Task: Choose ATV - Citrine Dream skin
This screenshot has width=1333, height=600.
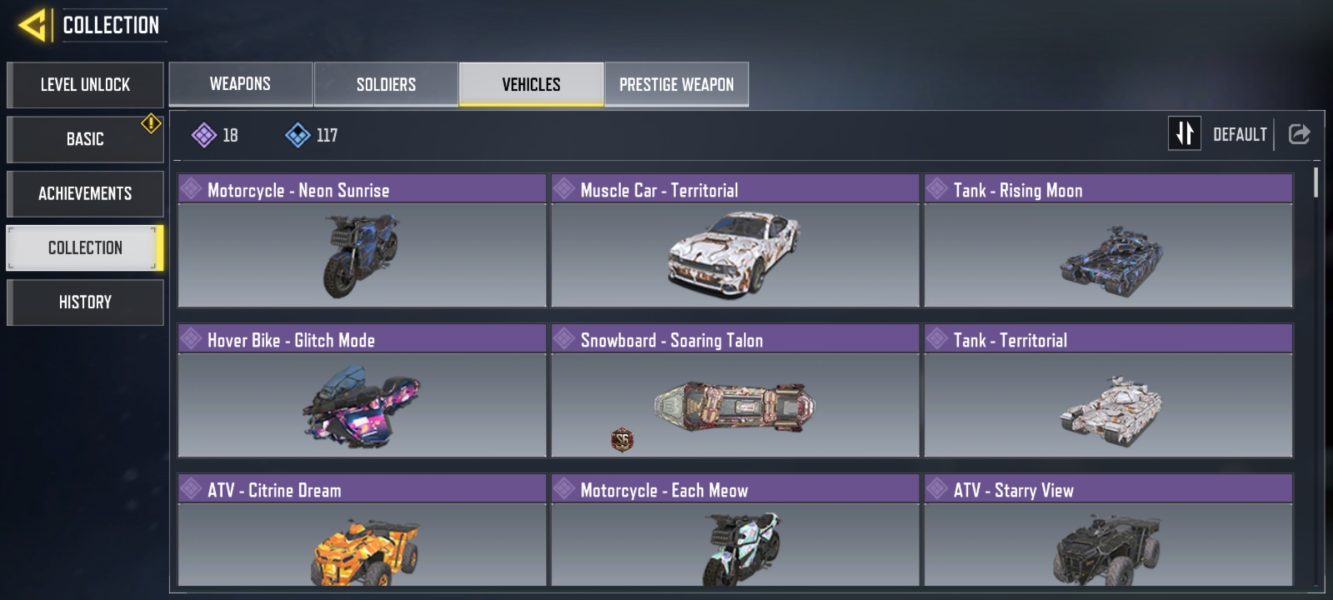Action: (x=362, y=532)
